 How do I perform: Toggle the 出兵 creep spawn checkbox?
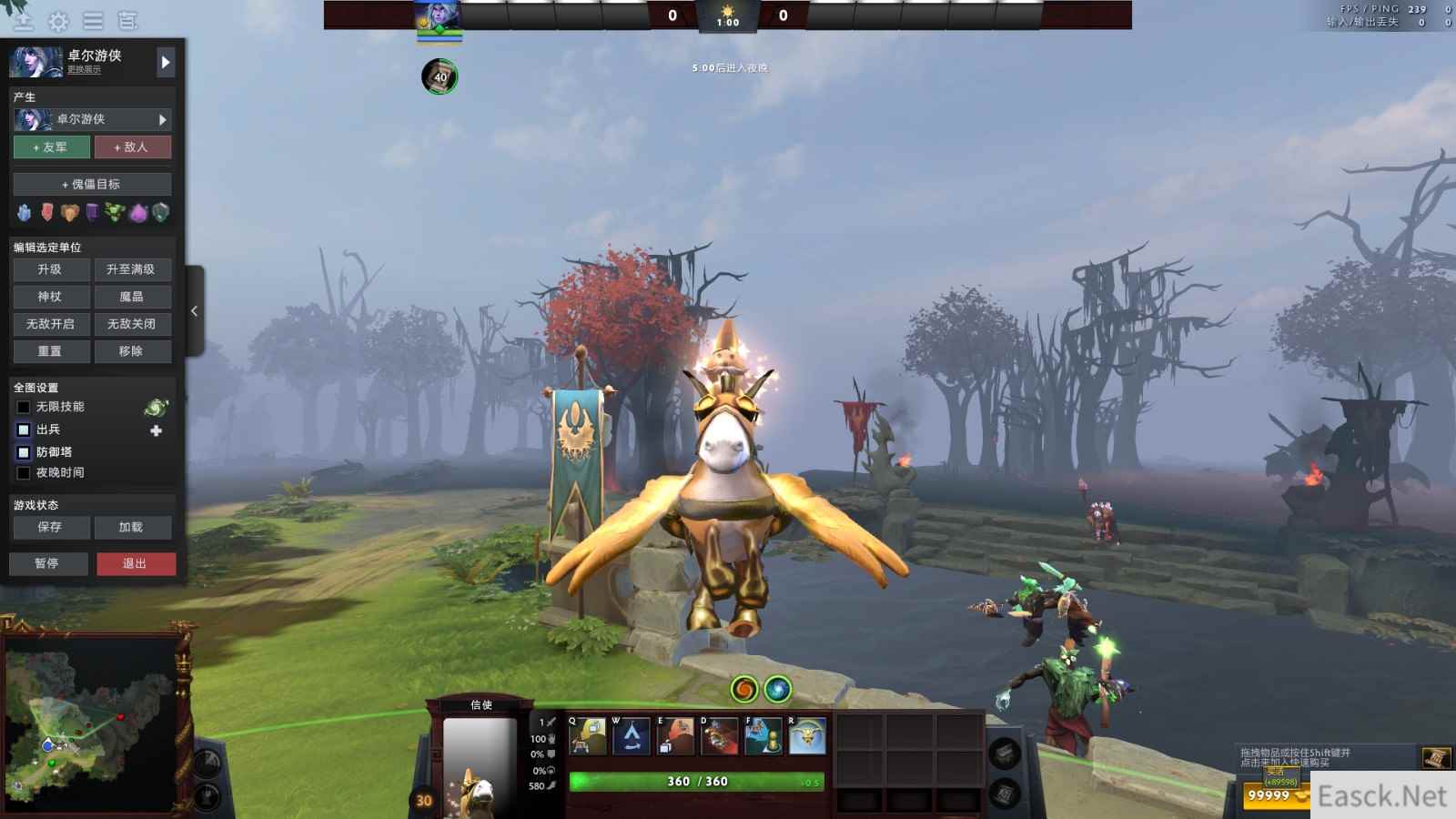24,430
